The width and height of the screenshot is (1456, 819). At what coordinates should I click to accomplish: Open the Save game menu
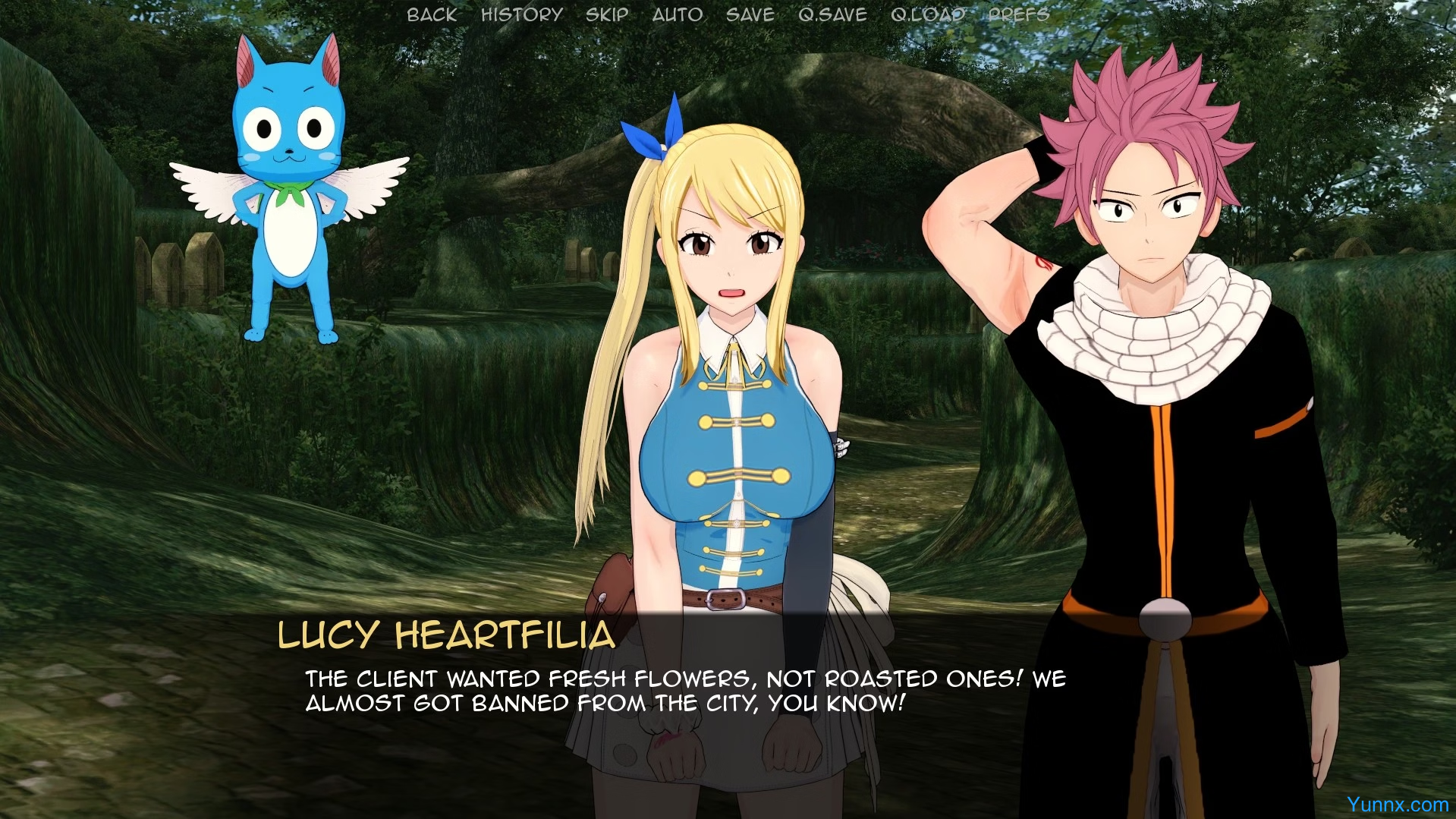click(750, 14)
